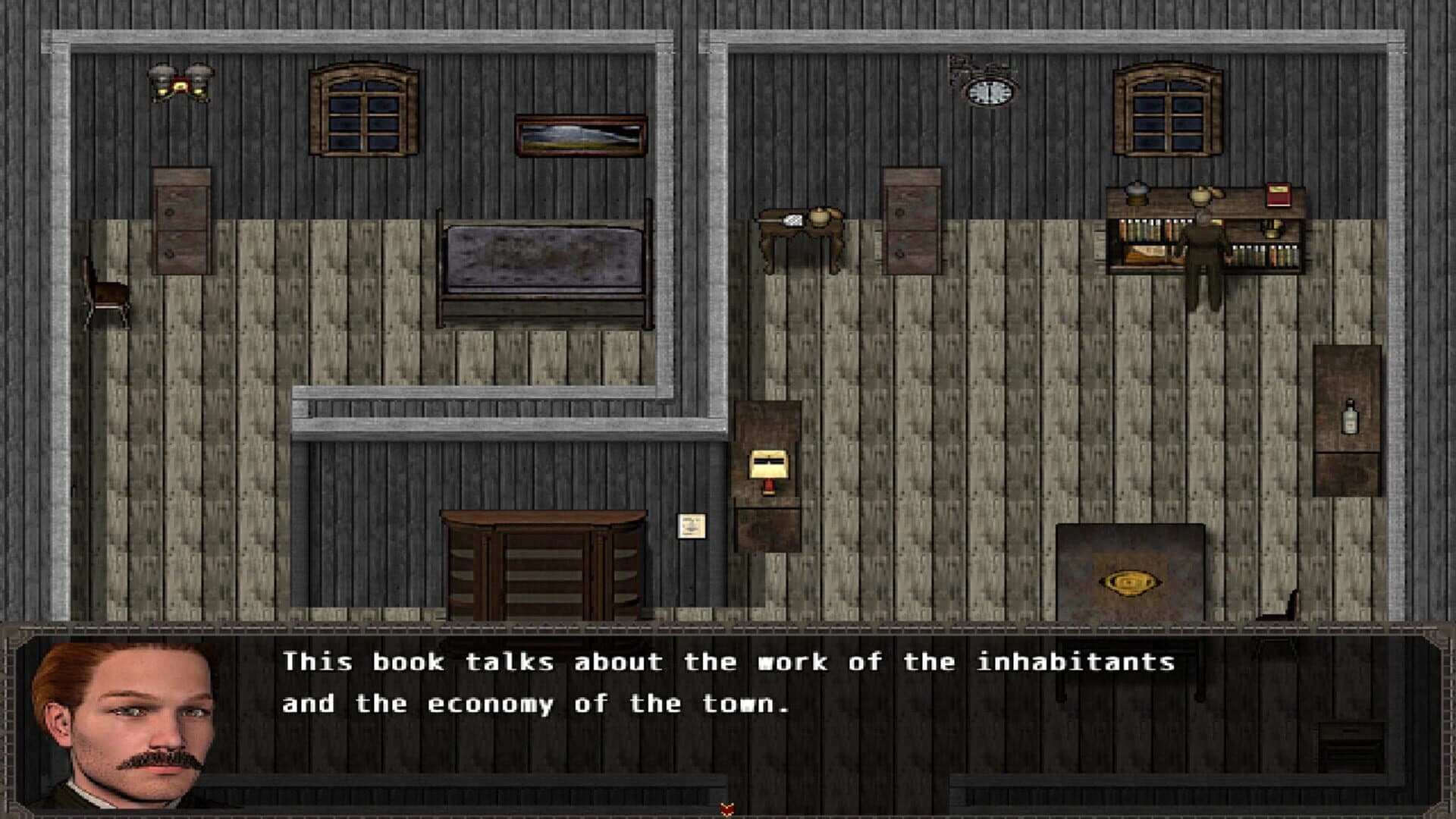Open the tall dresser in the bedroom
Image resolution: width=1456 pixels, height=819 pixels.
180,220
